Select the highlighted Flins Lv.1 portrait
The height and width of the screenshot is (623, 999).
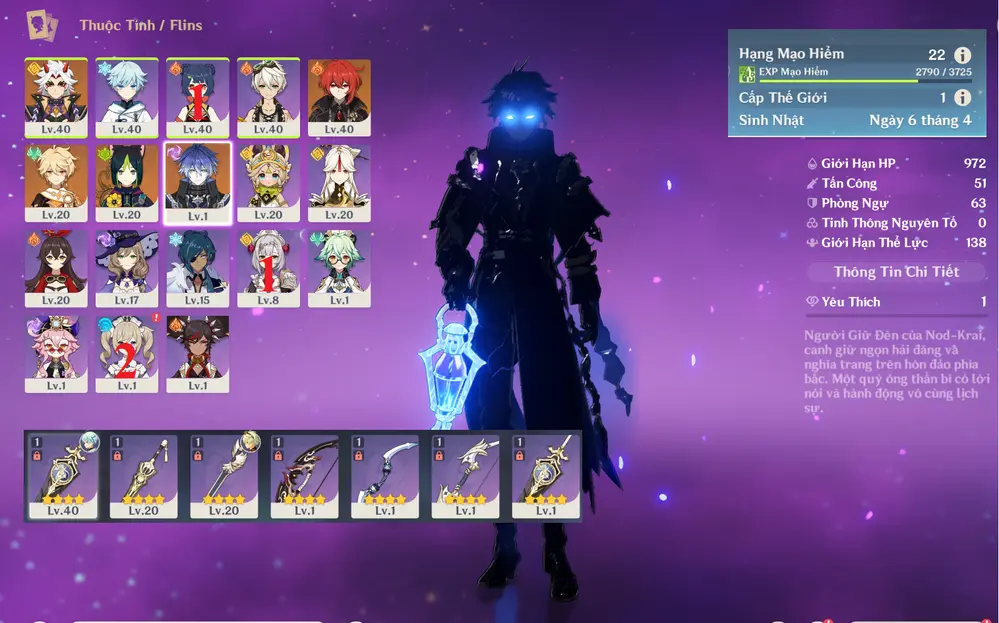click(x=198, y=182)
